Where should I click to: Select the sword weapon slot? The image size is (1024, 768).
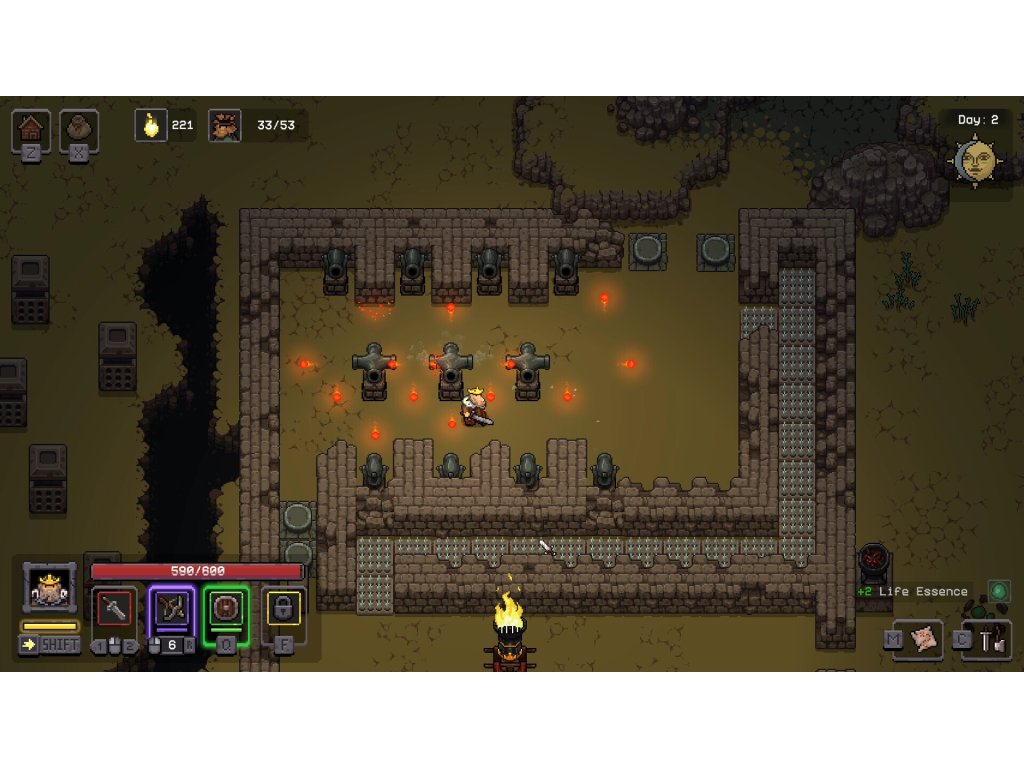pos(113,609)
